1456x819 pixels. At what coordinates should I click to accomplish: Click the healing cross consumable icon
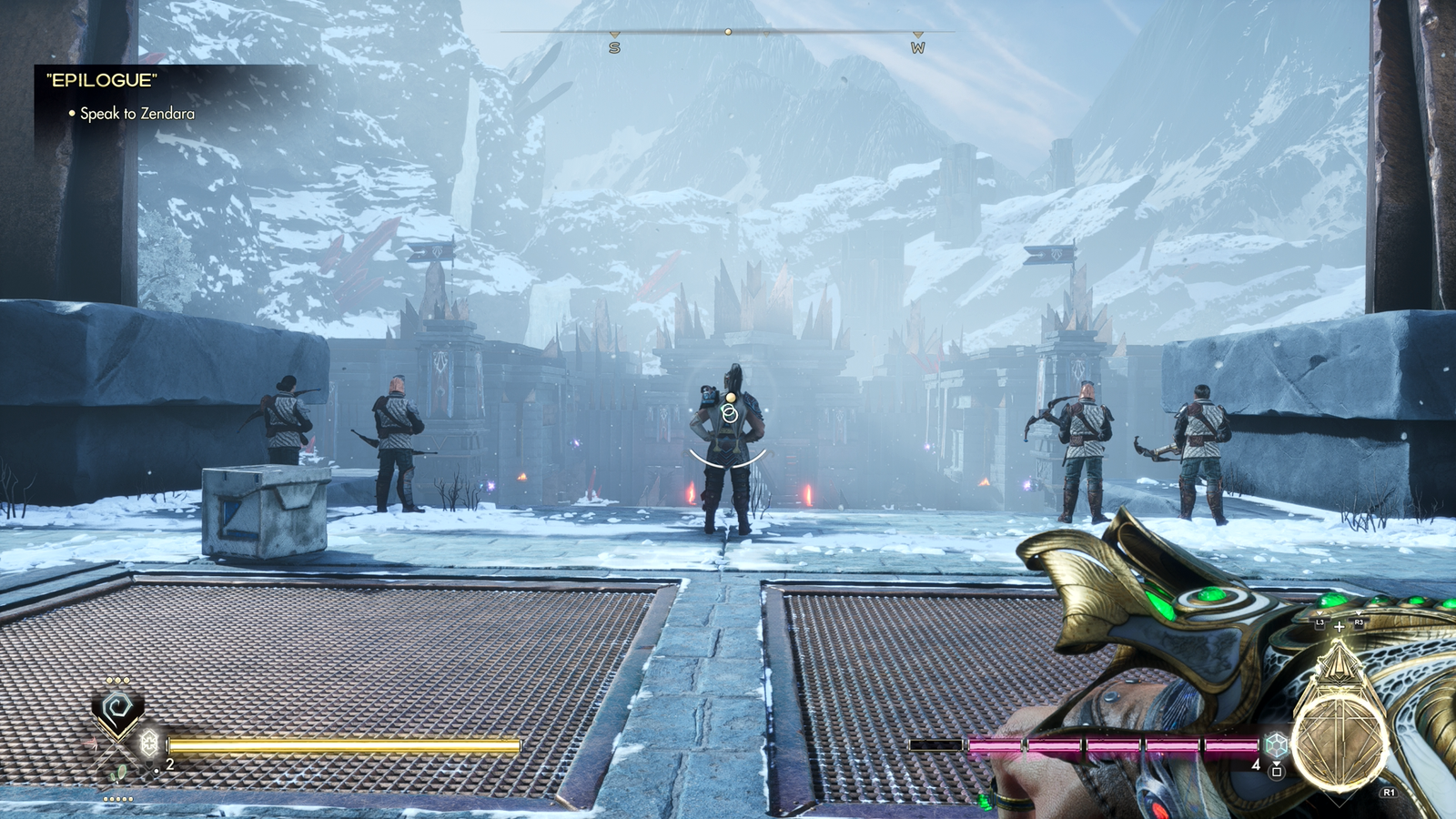[149, 743]
